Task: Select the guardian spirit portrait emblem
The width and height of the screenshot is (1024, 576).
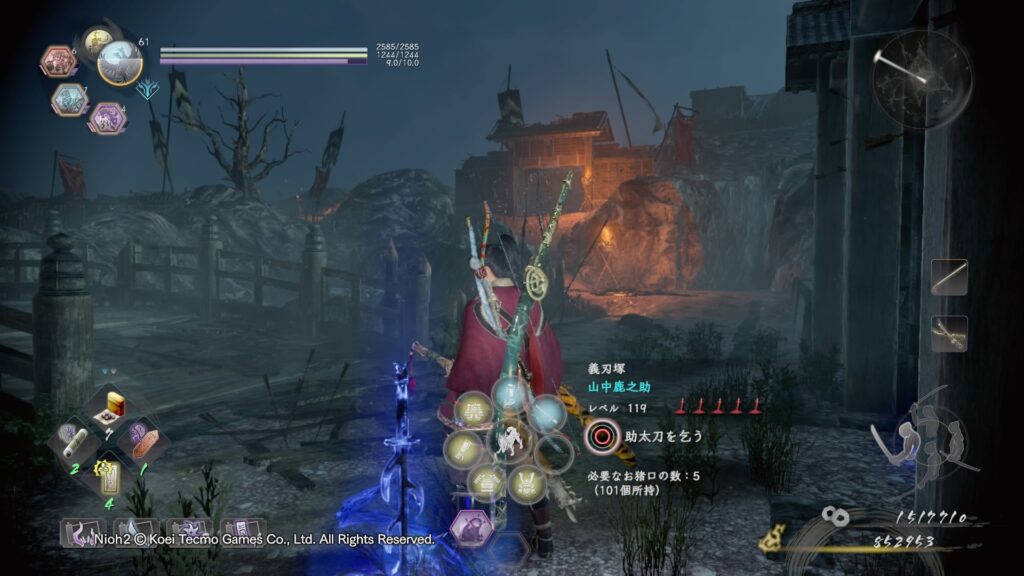Action: tap(122, 61)
